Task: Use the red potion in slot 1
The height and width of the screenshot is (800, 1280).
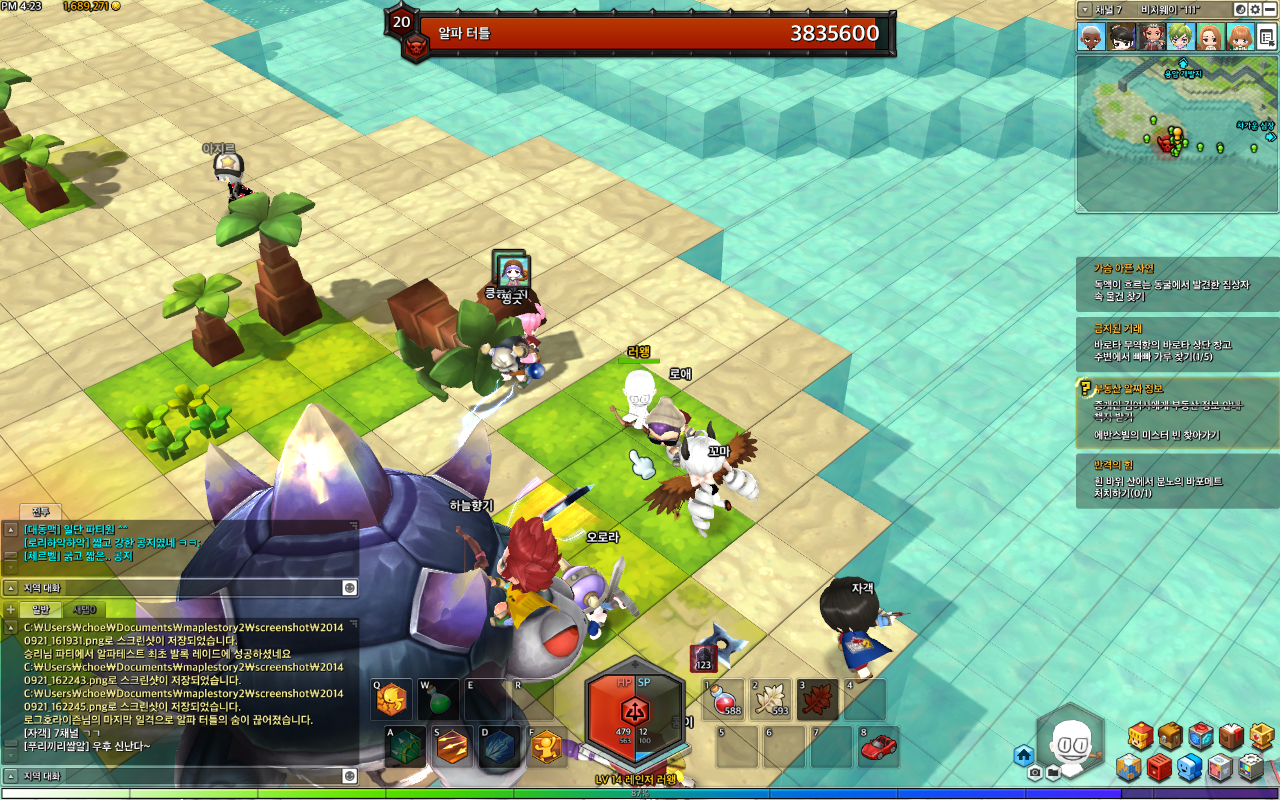Action: click(726, 700)
